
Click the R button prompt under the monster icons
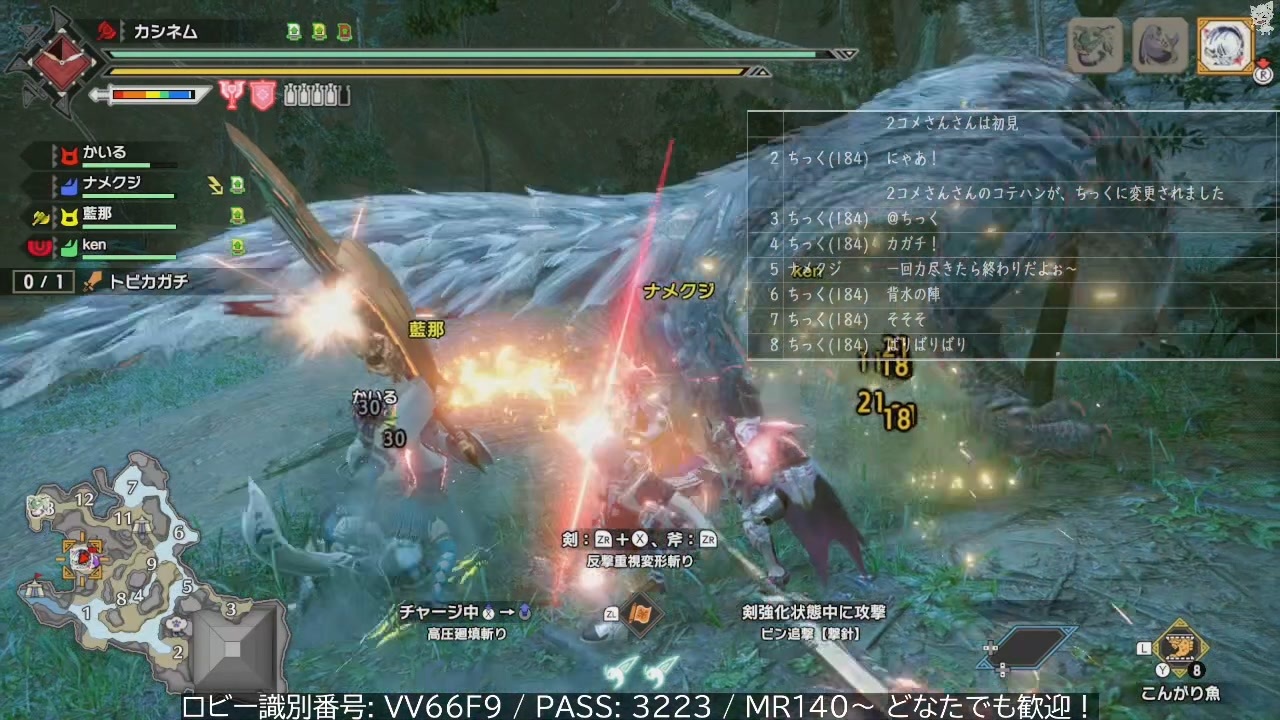click(x=1264, y=76)
